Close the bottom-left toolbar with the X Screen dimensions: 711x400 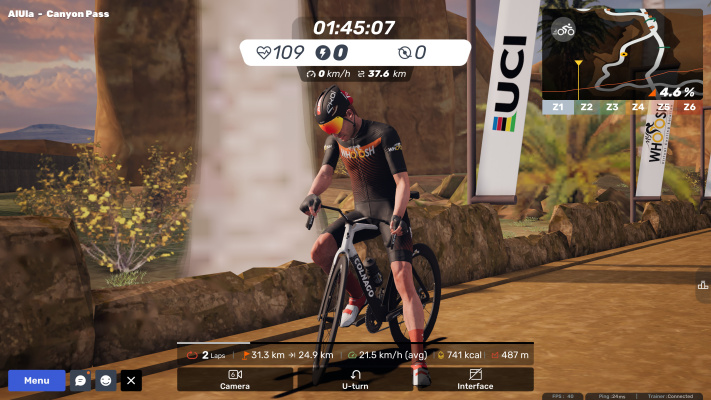pos(131,380)
